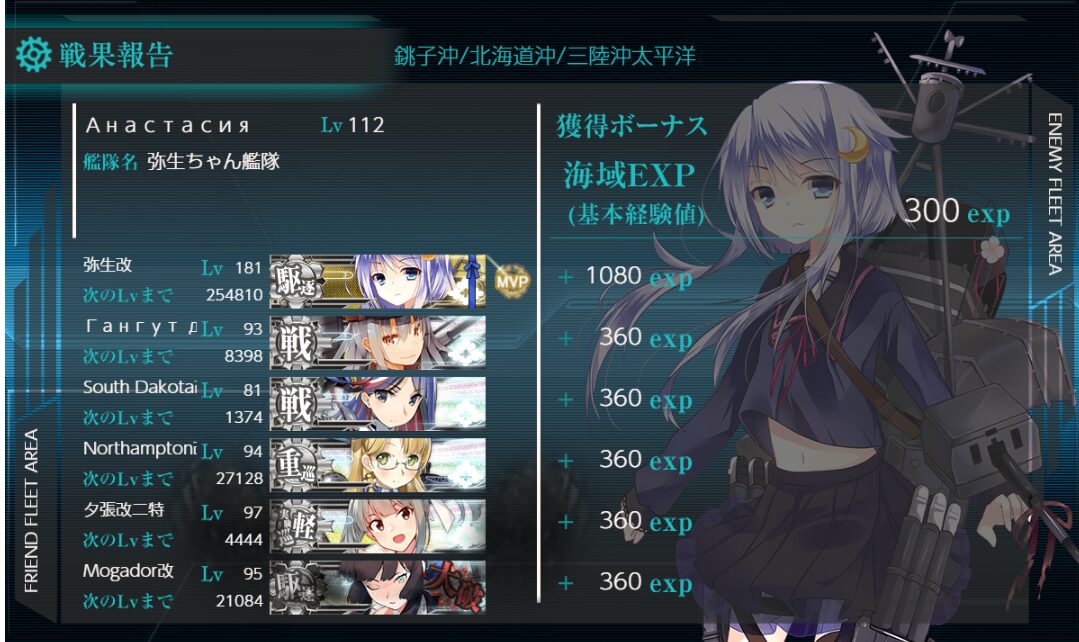The image size is (1079, 642).
Task: Click the gold MVP badge
Action: coord(510,280)
